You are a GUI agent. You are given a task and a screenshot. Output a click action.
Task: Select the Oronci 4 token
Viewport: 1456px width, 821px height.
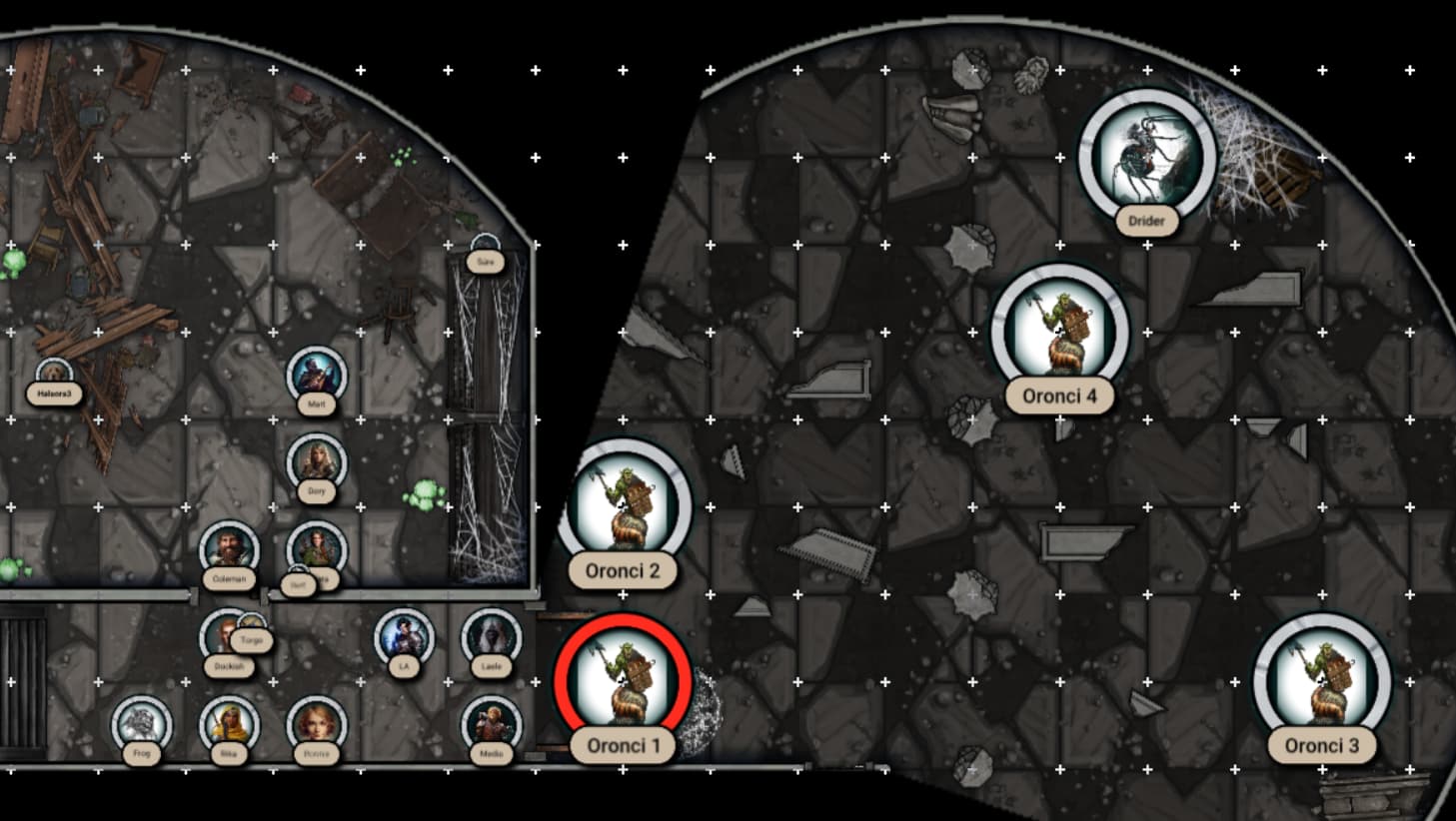pyautogui.click(x=1059, y=331)
